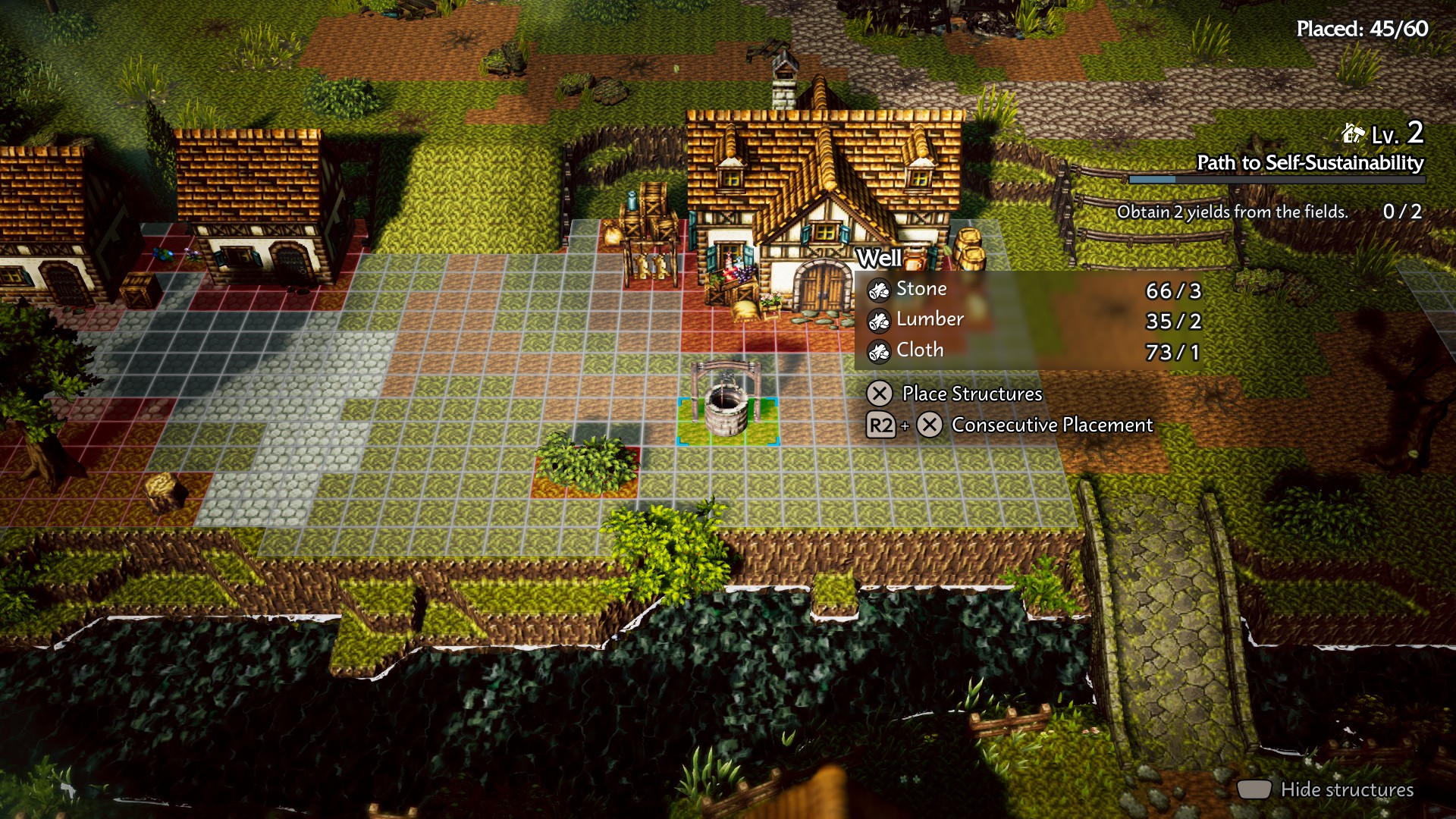The height and width of the screenshot is (819, 1456).
Task: Click the Stone resource hammer icon
Action: click(878, 289)
